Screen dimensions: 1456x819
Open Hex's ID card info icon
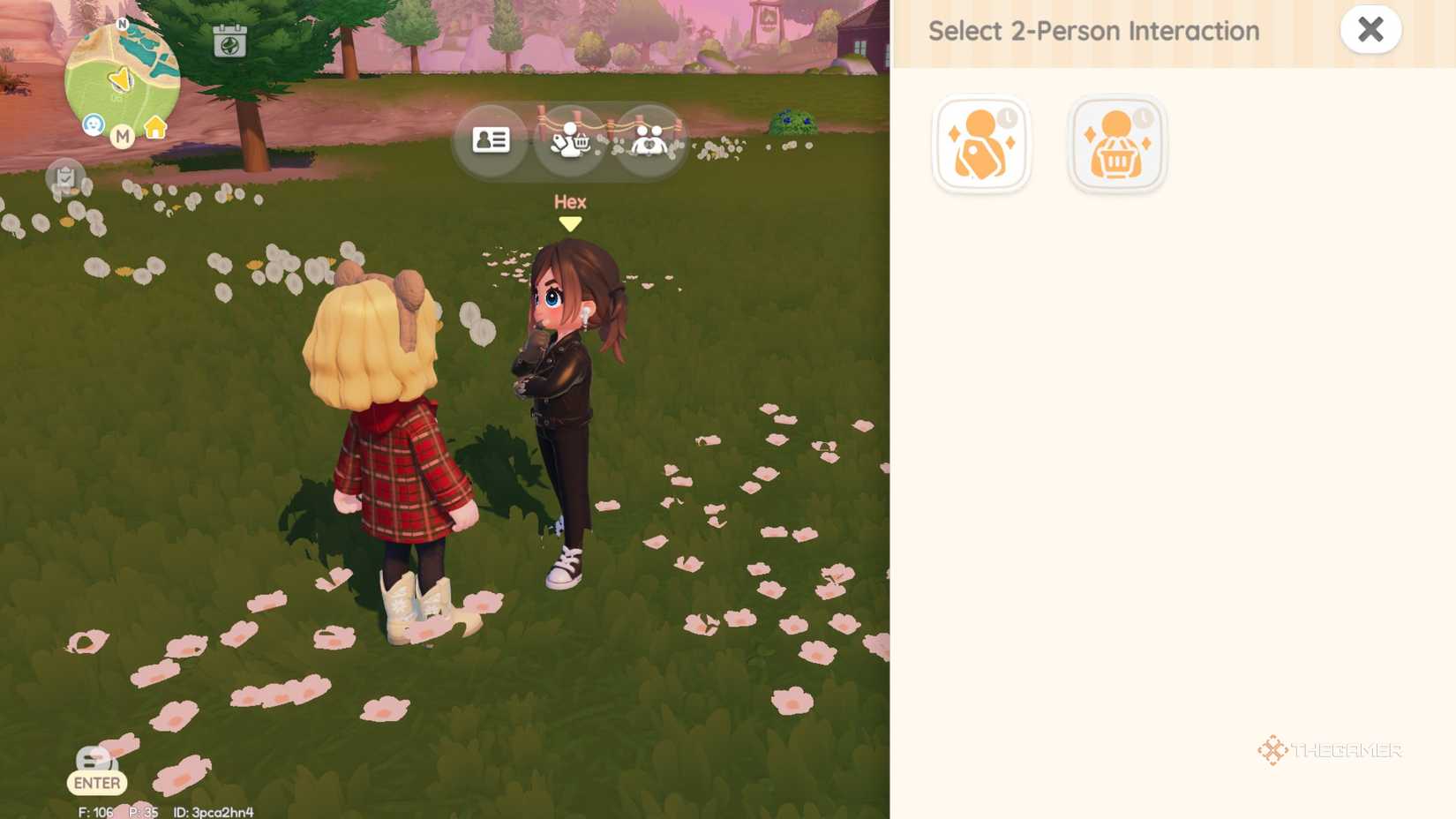(x=491, y=139)
